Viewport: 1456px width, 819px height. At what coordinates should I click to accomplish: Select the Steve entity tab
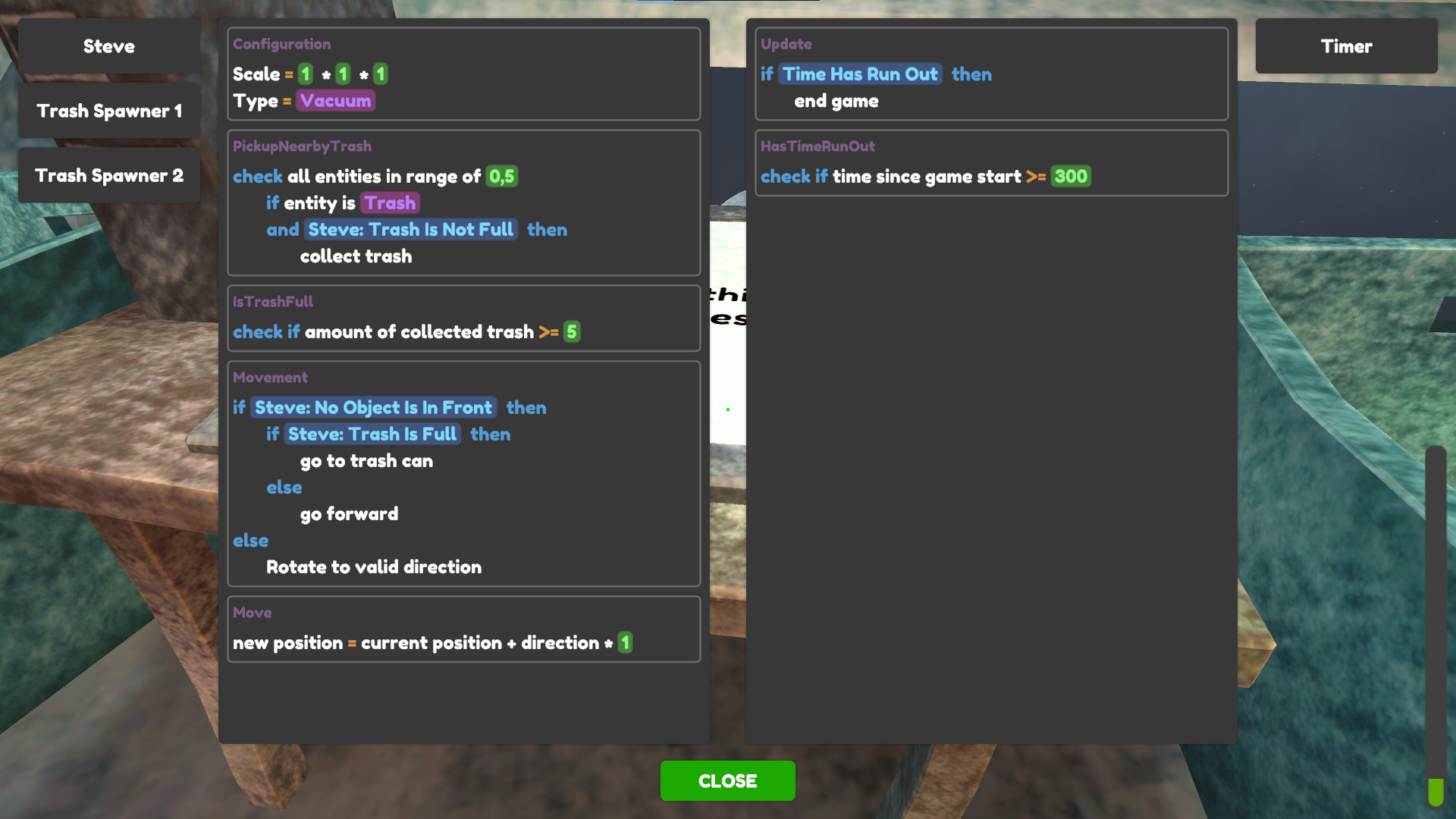click(x=108, y=46)
